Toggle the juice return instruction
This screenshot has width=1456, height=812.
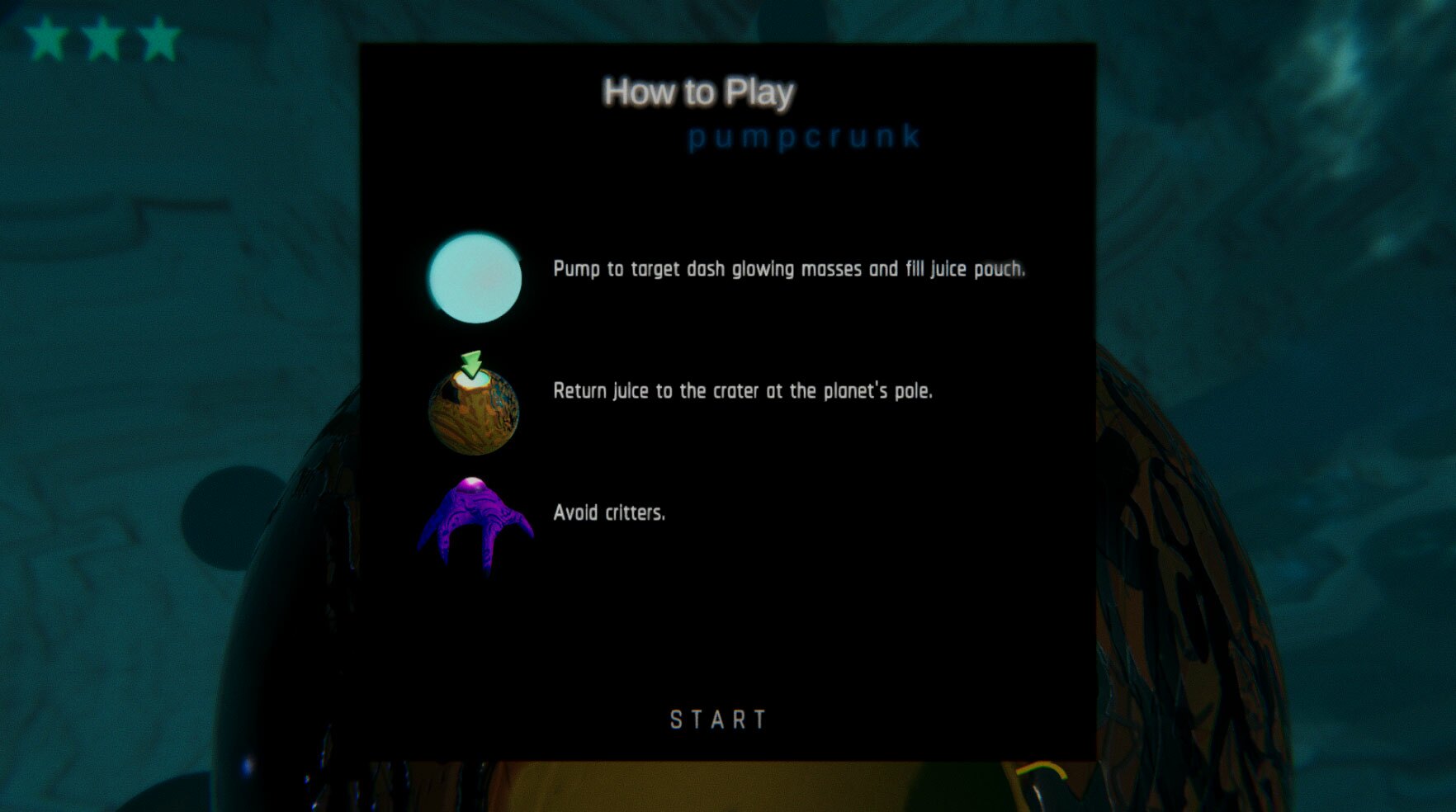[x=743, y=391]
